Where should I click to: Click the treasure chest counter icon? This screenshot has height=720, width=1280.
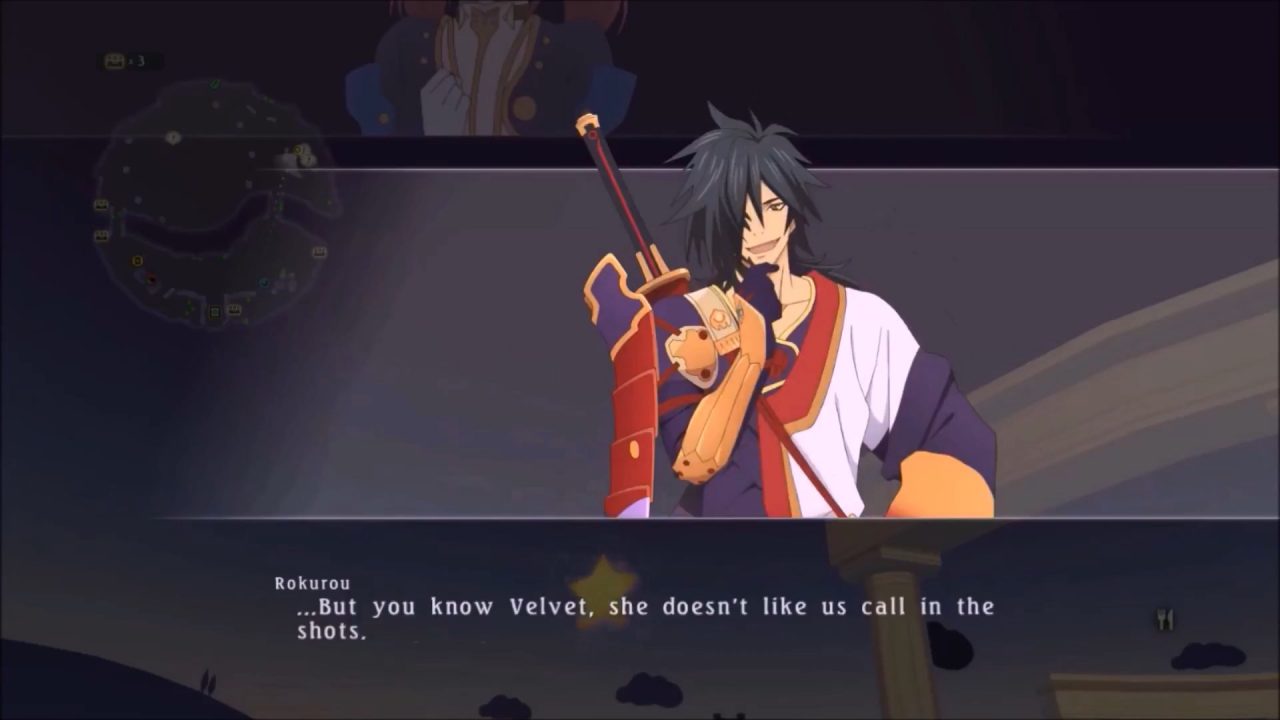pyautogui.click(x=113, y=60)
